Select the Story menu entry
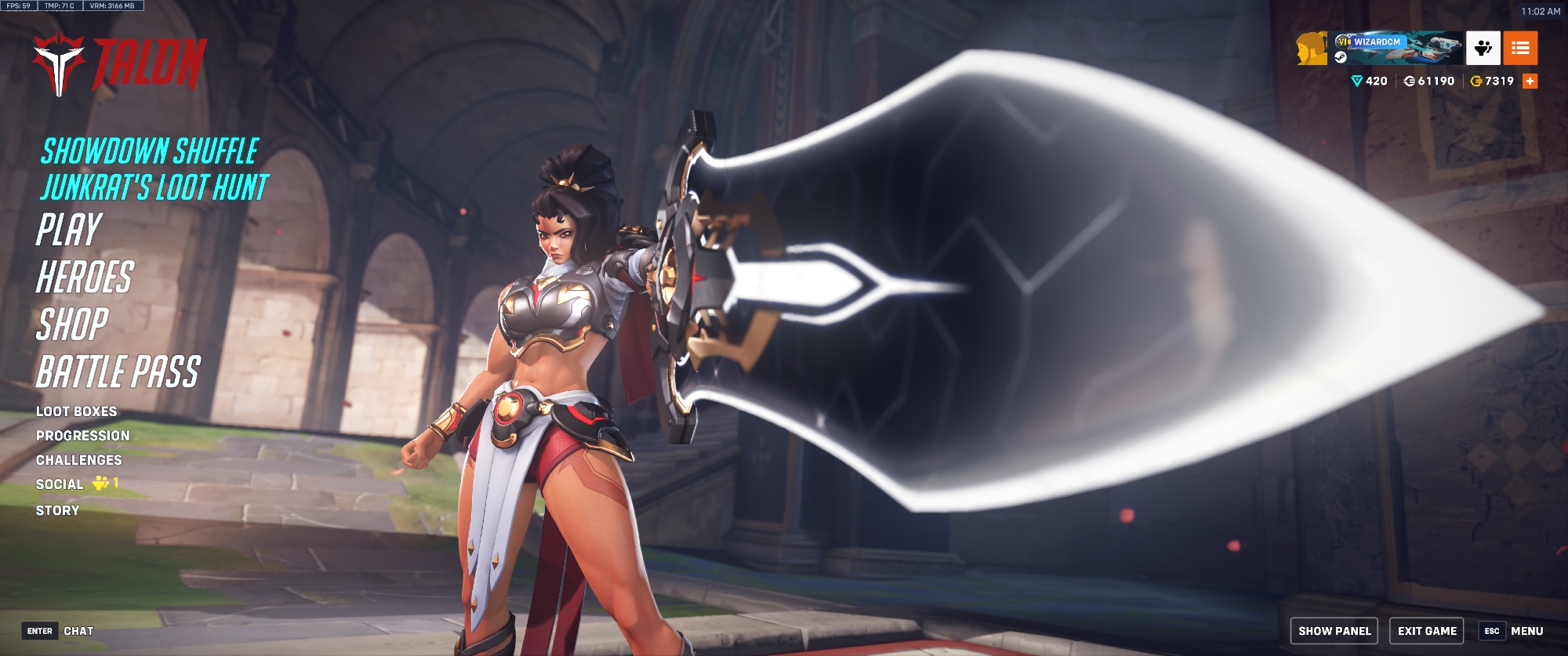Image resolution: width=1568 pixels, height=656 pixels. click(57, 510)
